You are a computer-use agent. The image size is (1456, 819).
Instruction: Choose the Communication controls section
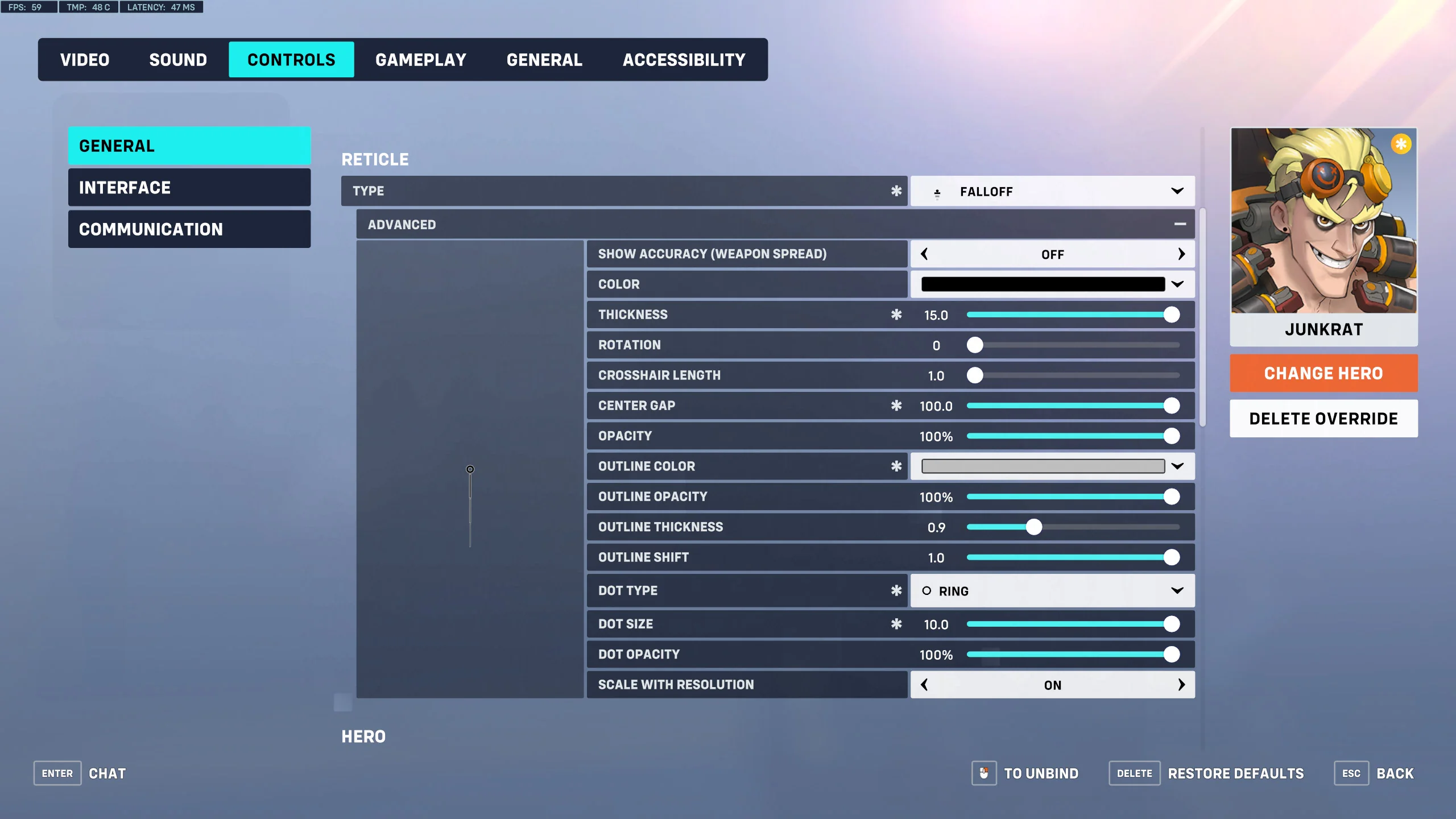[189, 229]
